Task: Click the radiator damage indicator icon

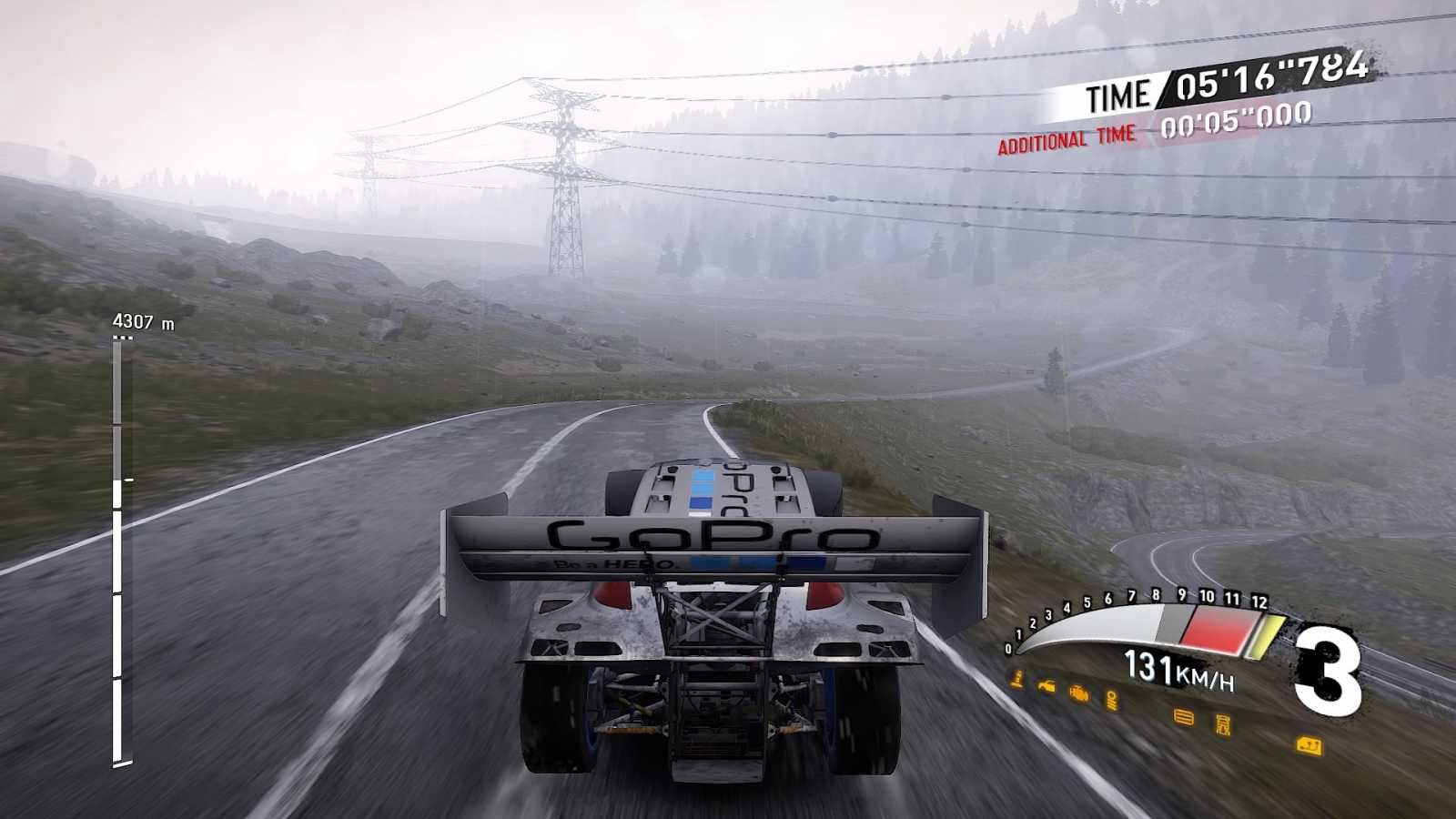Action: pos(1183,718)
